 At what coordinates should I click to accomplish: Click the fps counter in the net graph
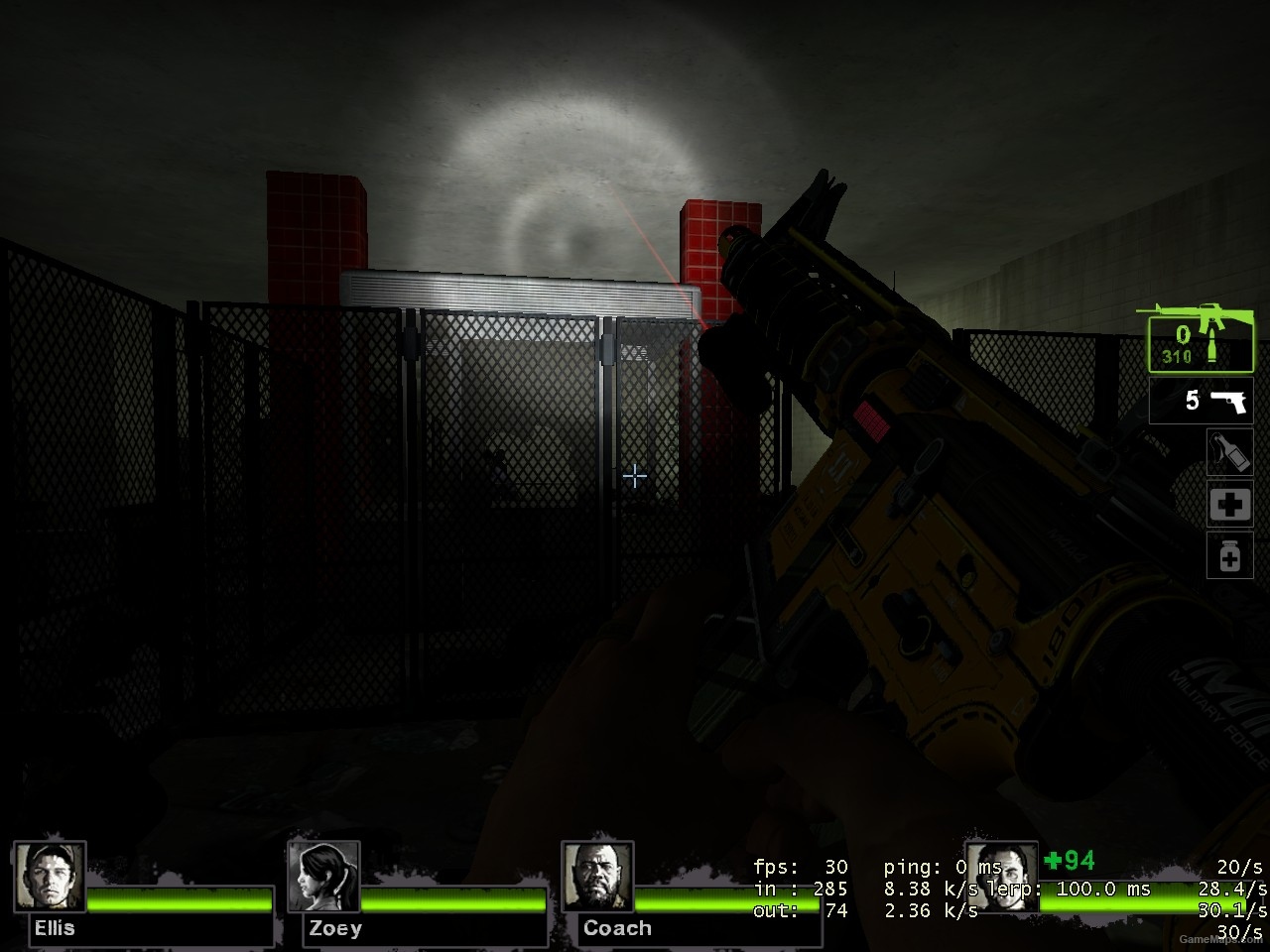tap(802, 866)
